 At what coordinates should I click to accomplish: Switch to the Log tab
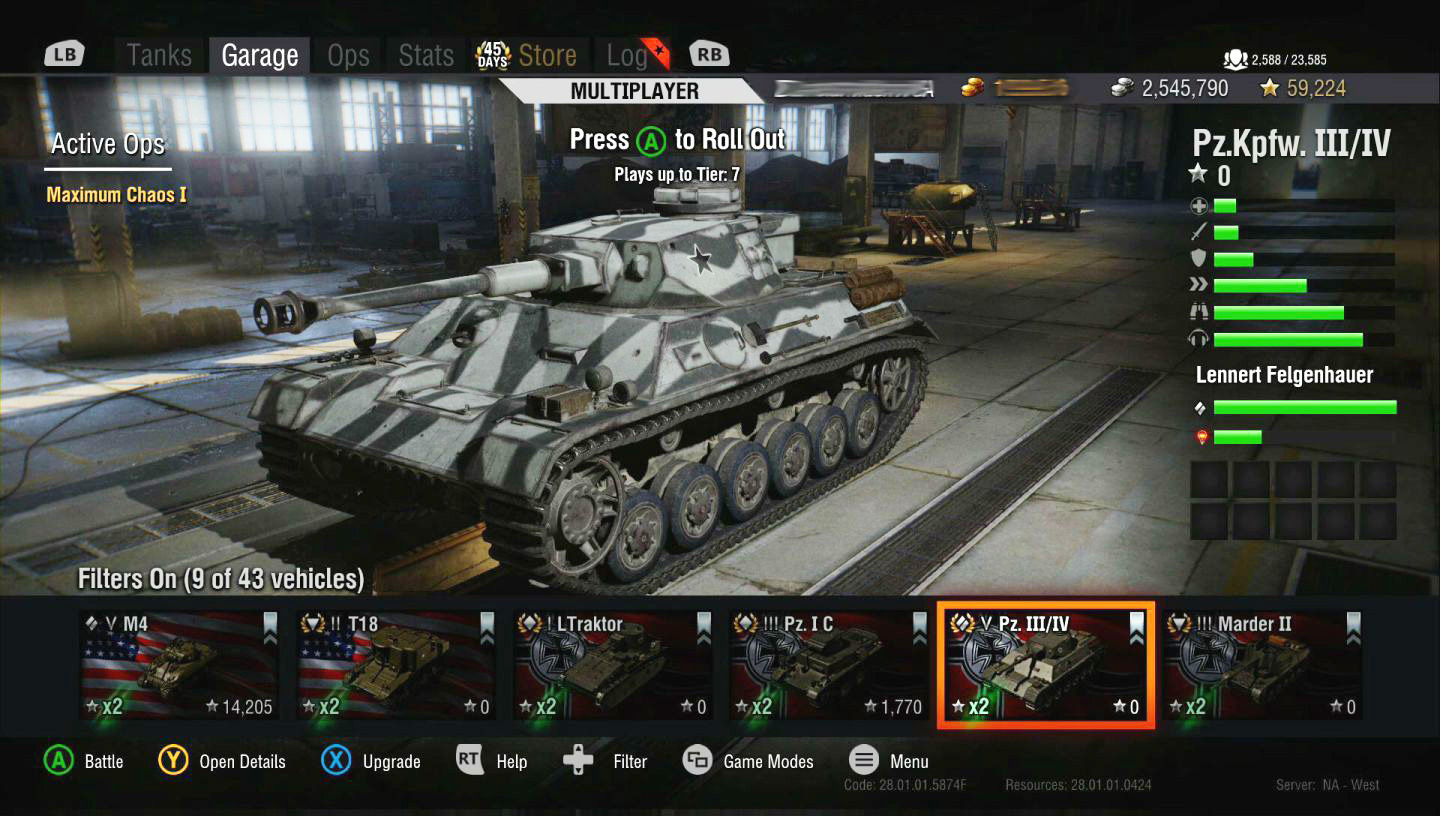[627, 55]
